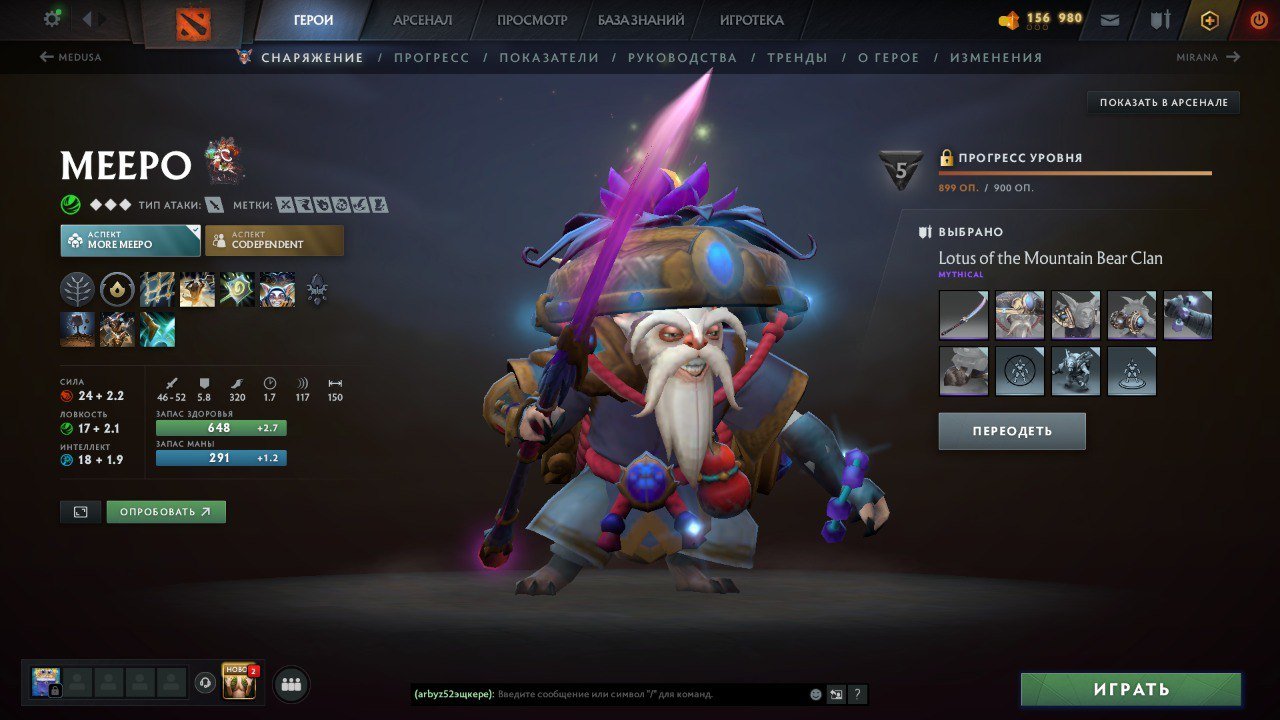The width and height of the screenshot is (1280, 720).
Task: Click ПОКАЗАТЬ В АРСЕНАЛЕ link
Action: tap(1162, 101)
